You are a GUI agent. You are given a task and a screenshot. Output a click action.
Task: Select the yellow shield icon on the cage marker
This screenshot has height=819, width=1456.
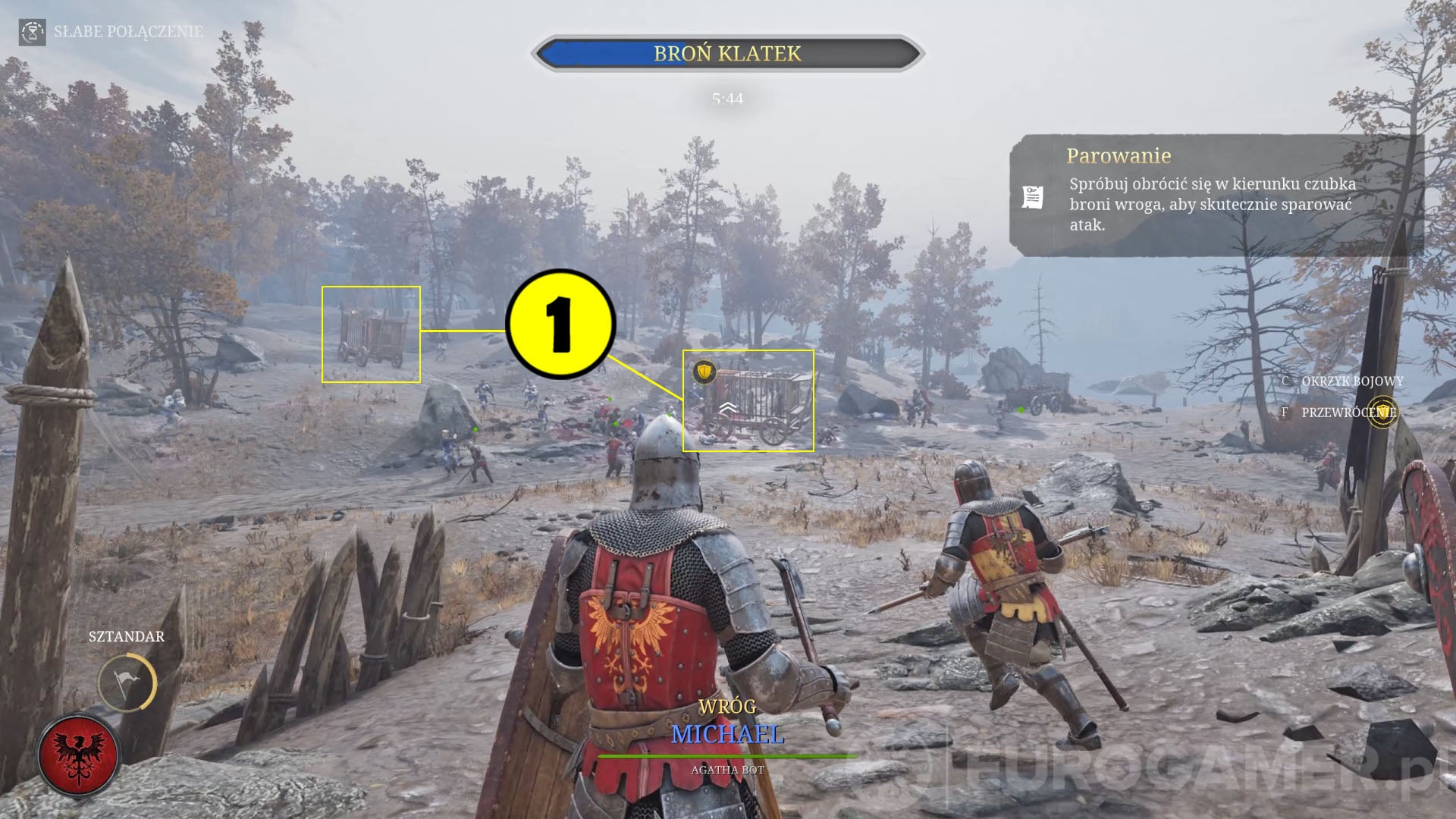point(704,374)
